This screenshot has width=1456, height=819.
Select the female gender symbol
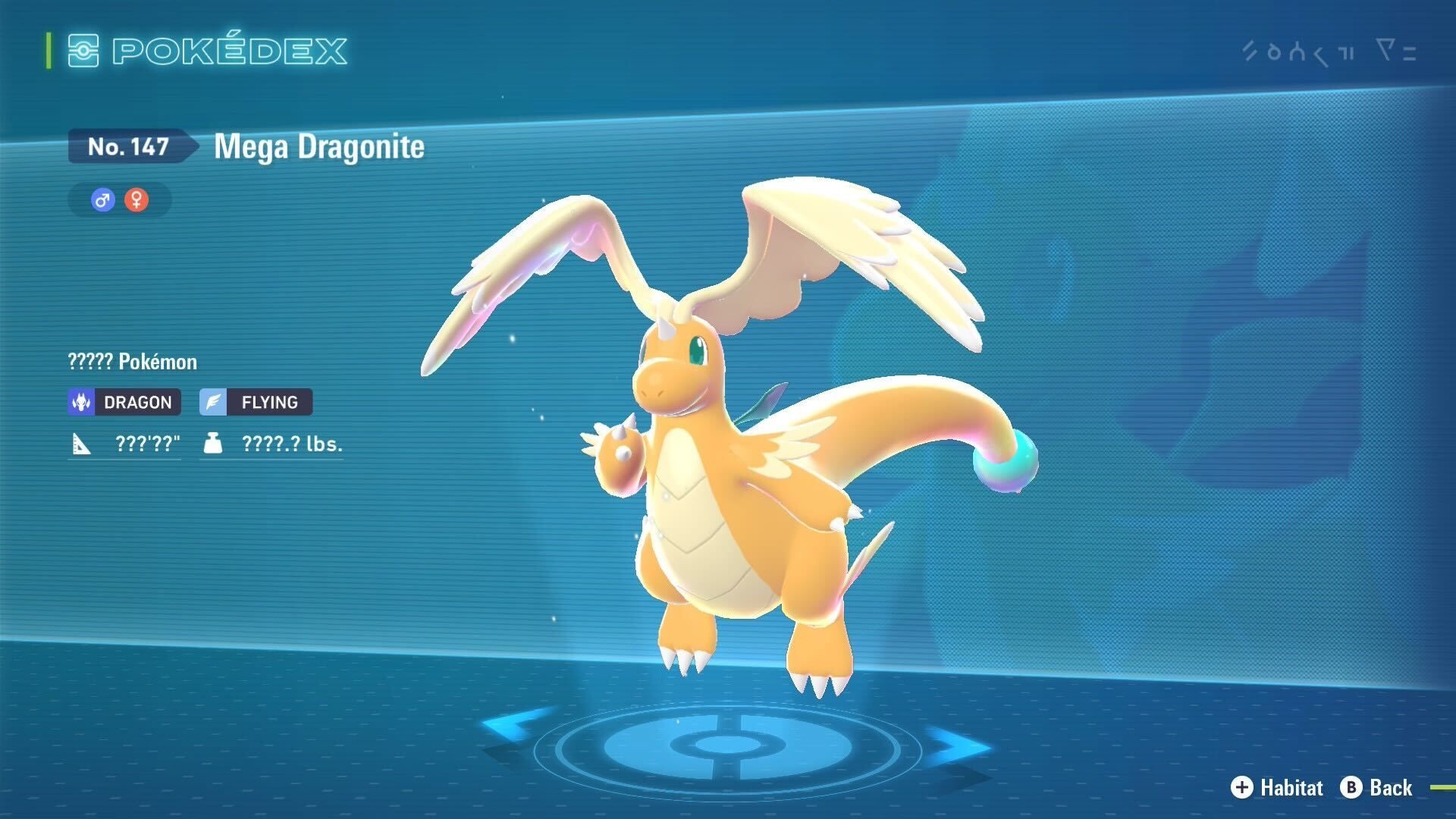(136, 200)
